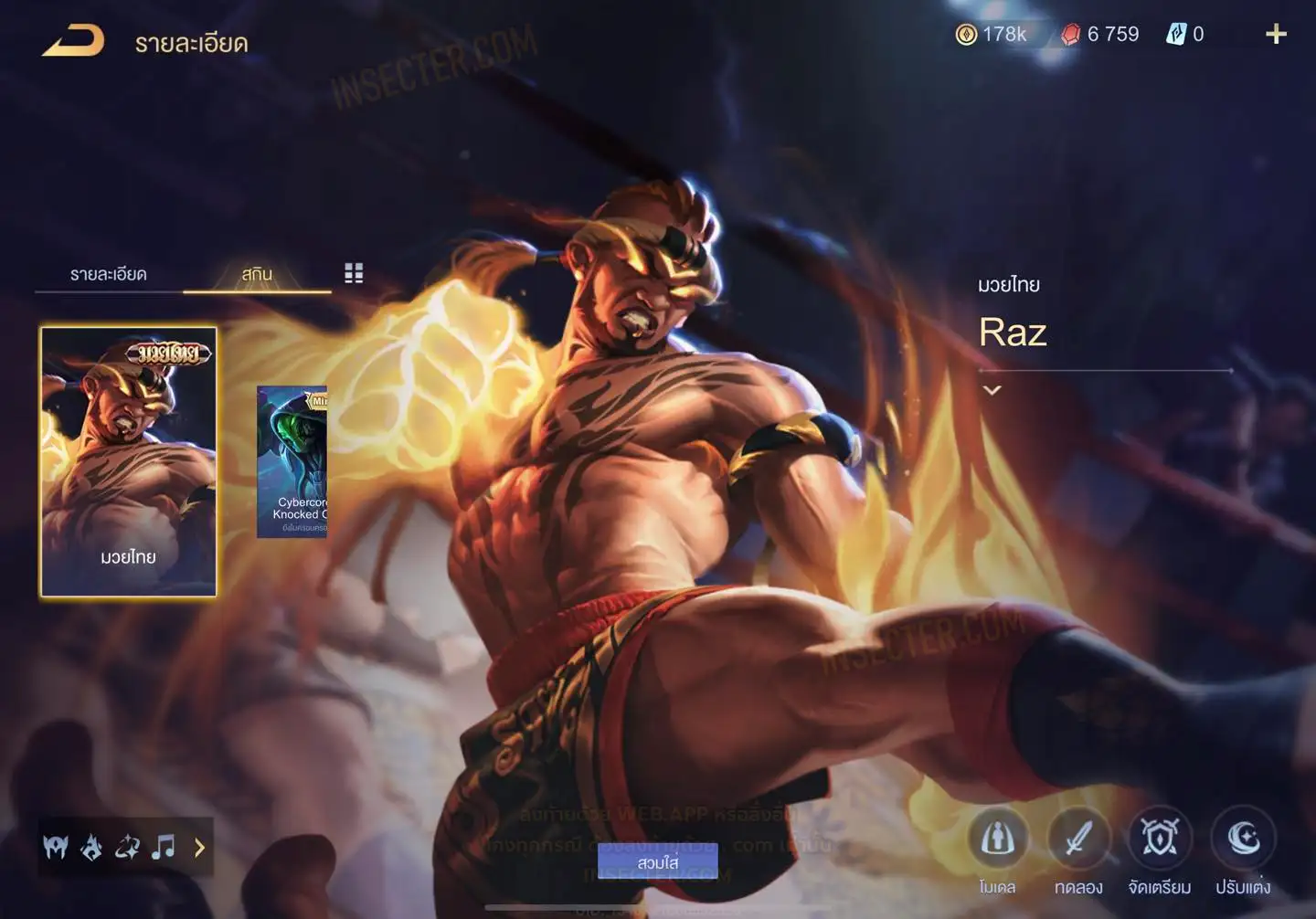The height and width of the screenshot is (919, 1316).
Task: Click the recycle arrows effect icon
Action: (127, 848)
